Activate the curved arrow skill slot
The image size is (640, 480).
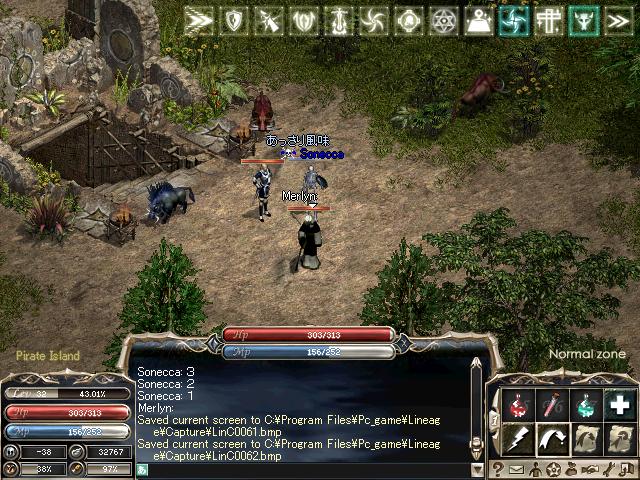click(551, 438)
